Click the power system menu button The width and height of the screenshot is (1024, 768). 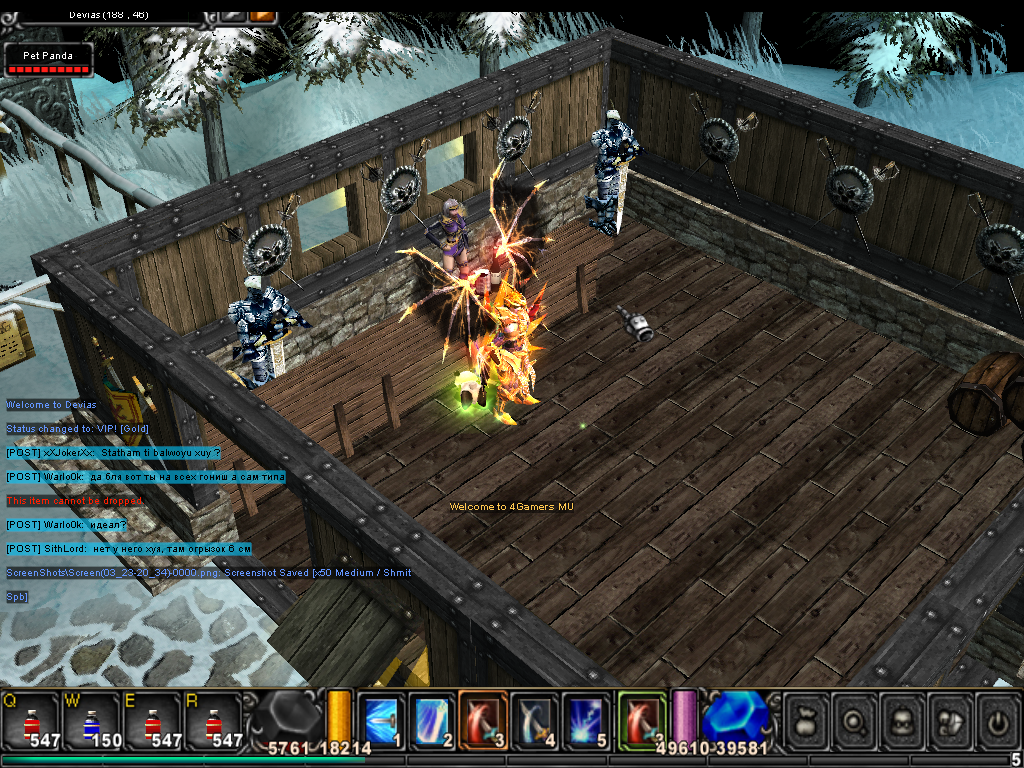998,720
